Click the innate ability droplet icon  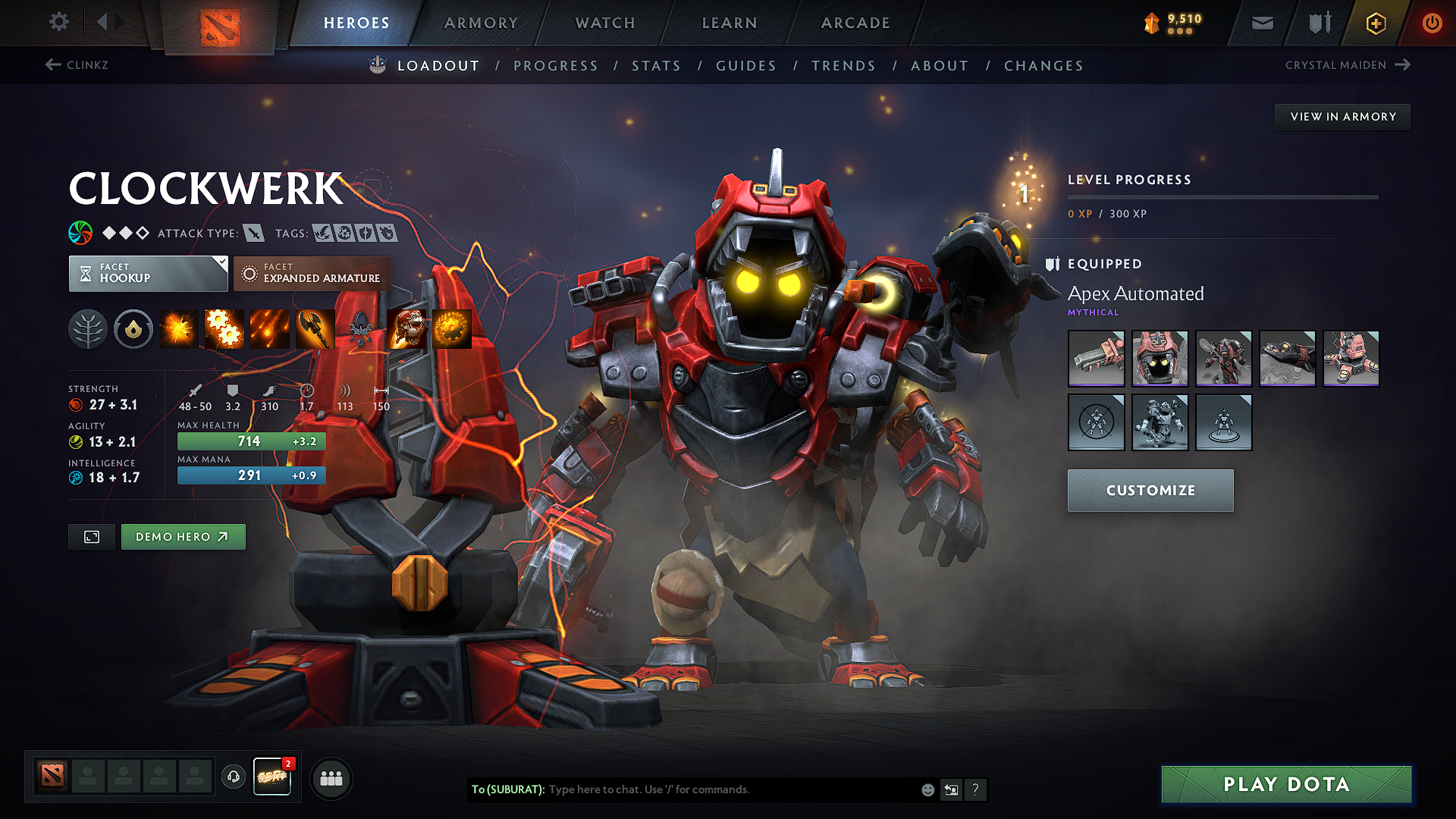coord(133,328)
